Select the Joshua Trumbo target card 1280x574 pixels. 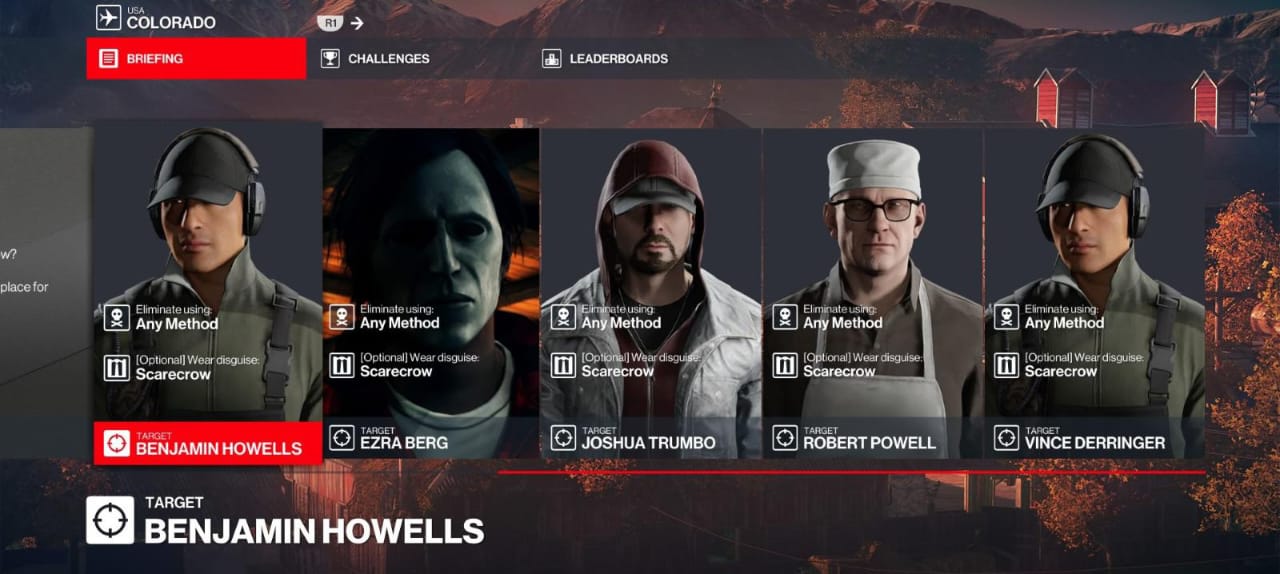coord(651,292)
